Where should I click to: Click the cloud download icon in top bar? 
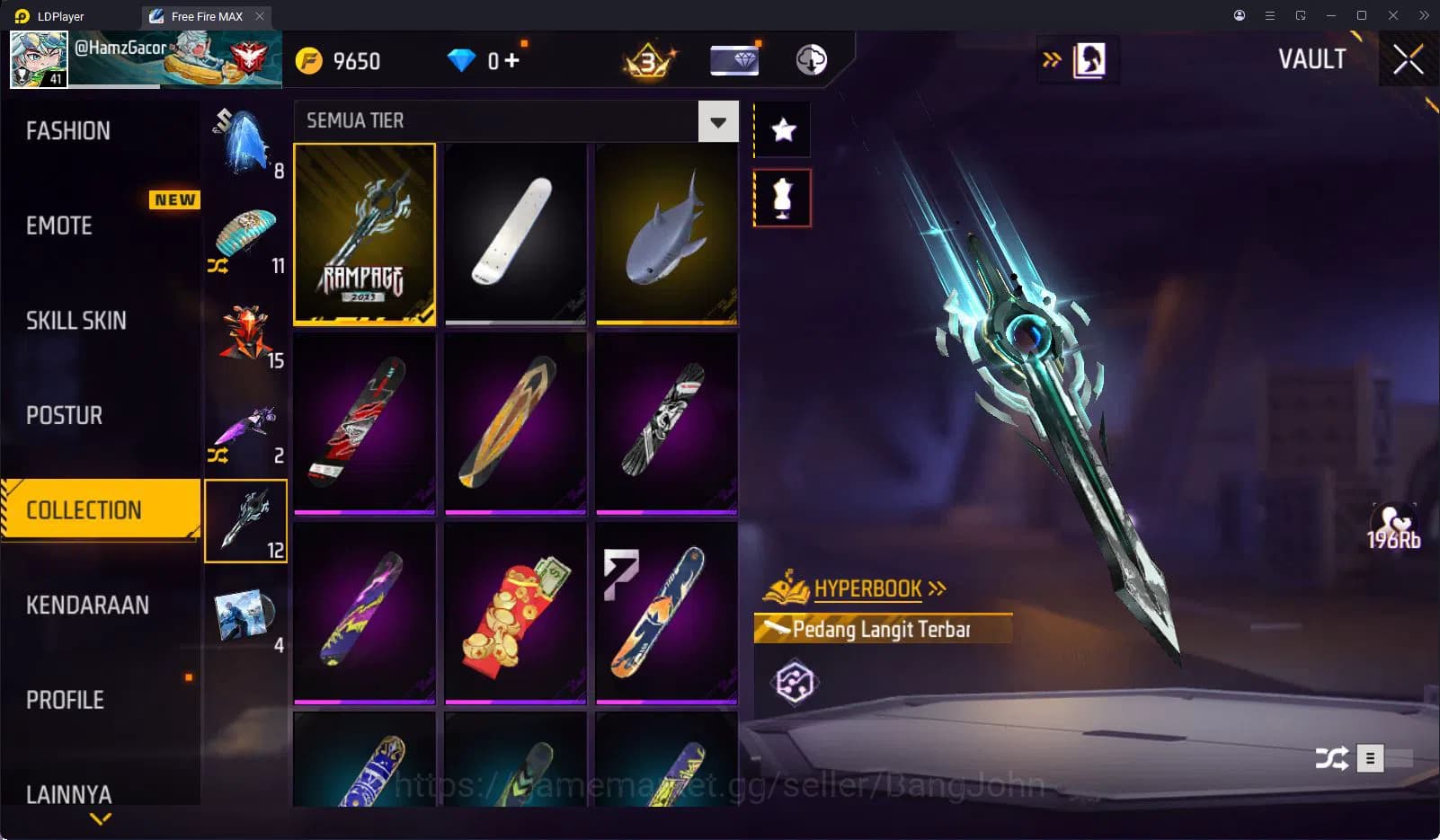811,59
